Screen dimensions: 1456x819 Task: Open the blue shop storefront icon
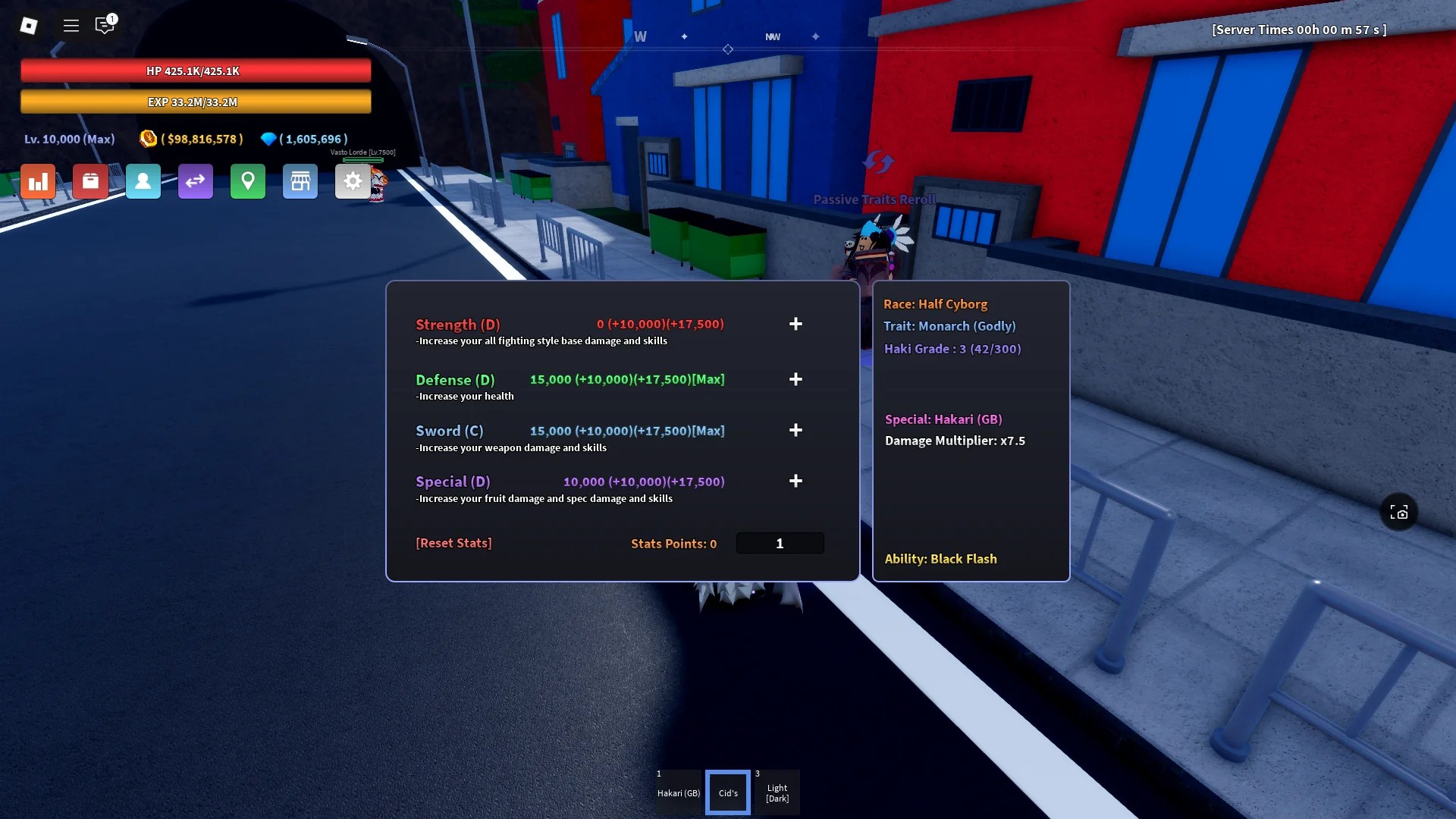tap(300, 181)
